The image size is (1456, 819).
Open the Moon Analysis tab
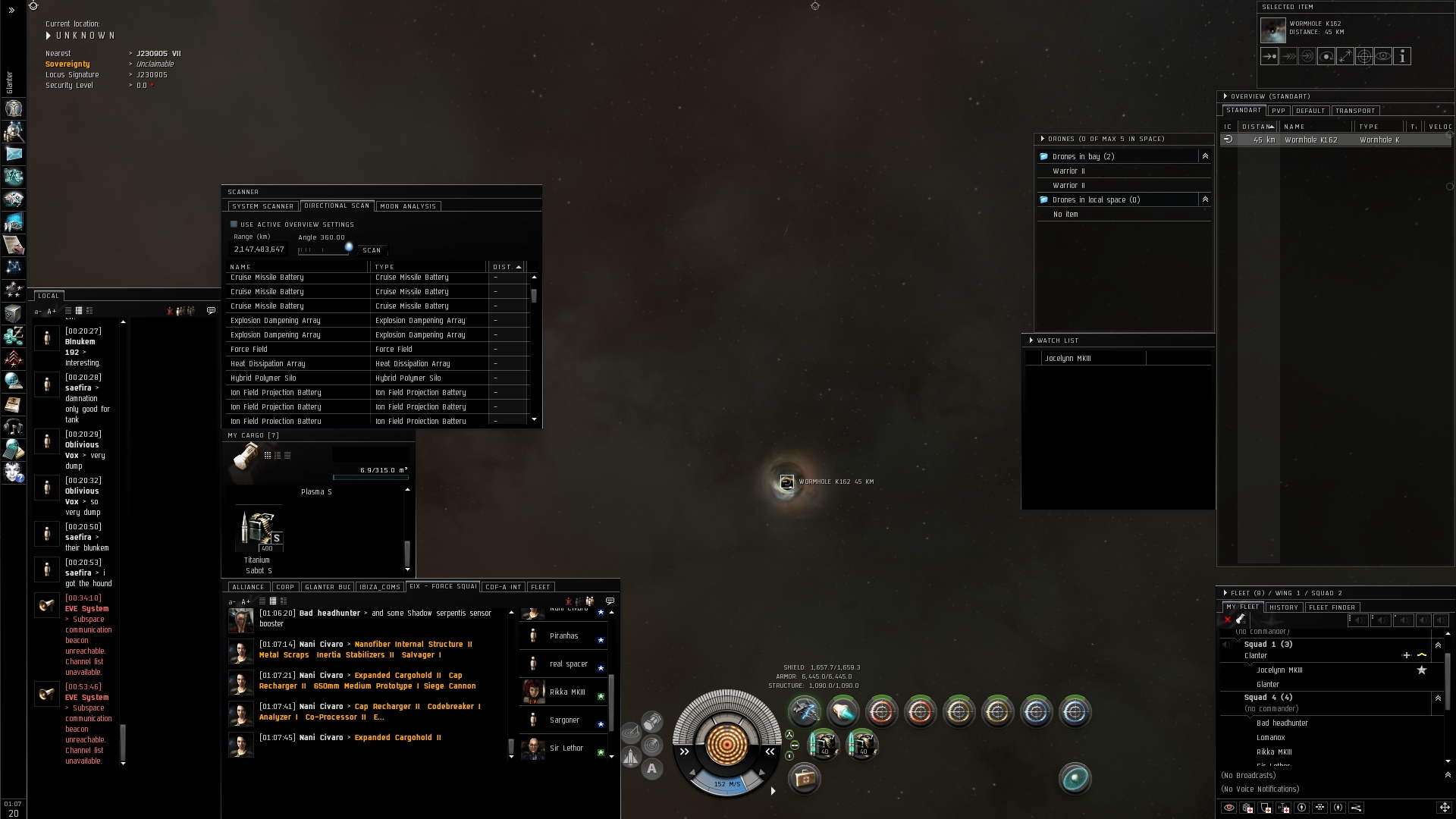[x=408, y=206]
